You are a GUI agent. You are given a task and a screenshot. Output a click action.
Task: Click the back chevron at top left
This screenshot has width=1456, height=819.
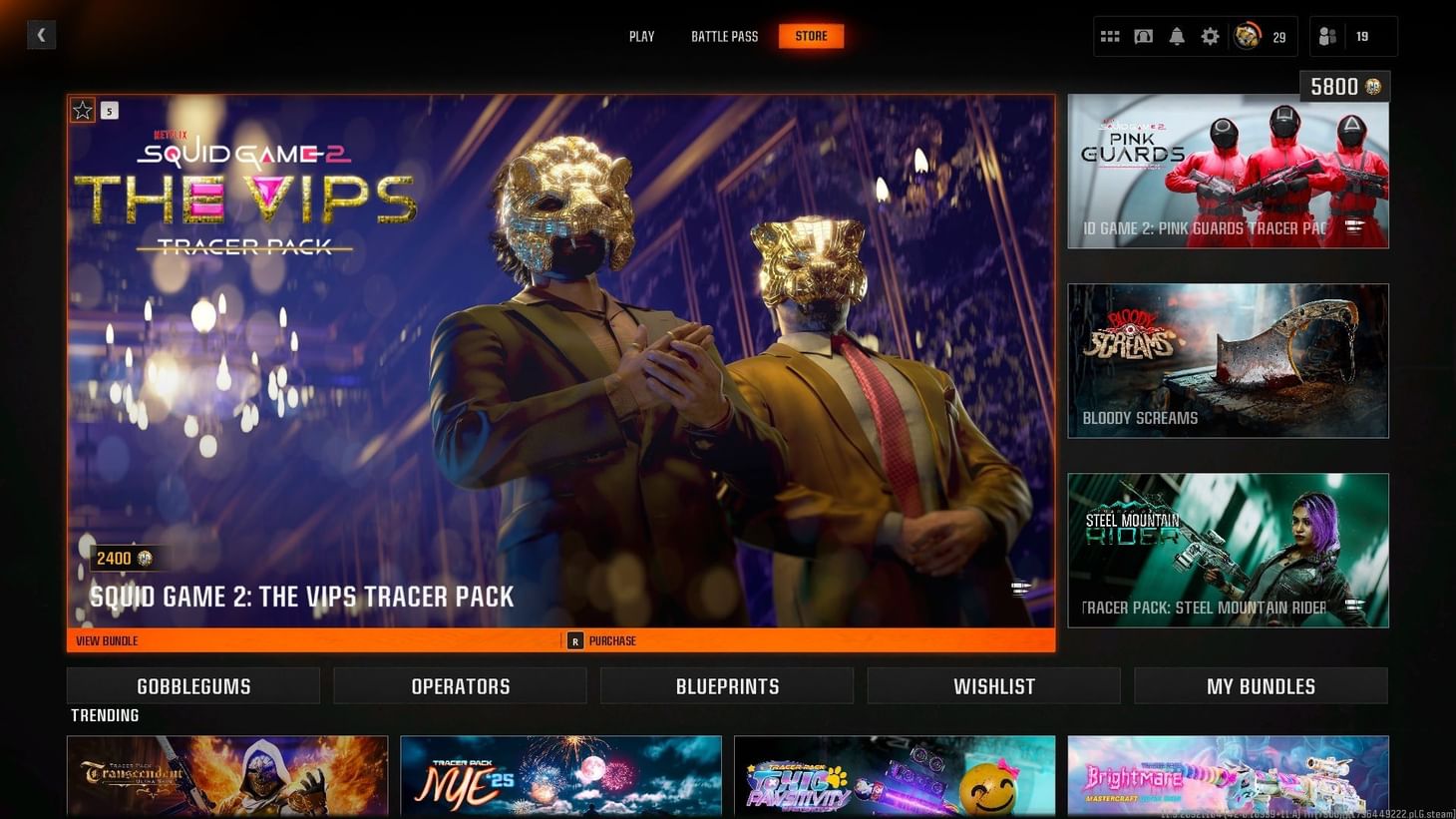[41, 34]
